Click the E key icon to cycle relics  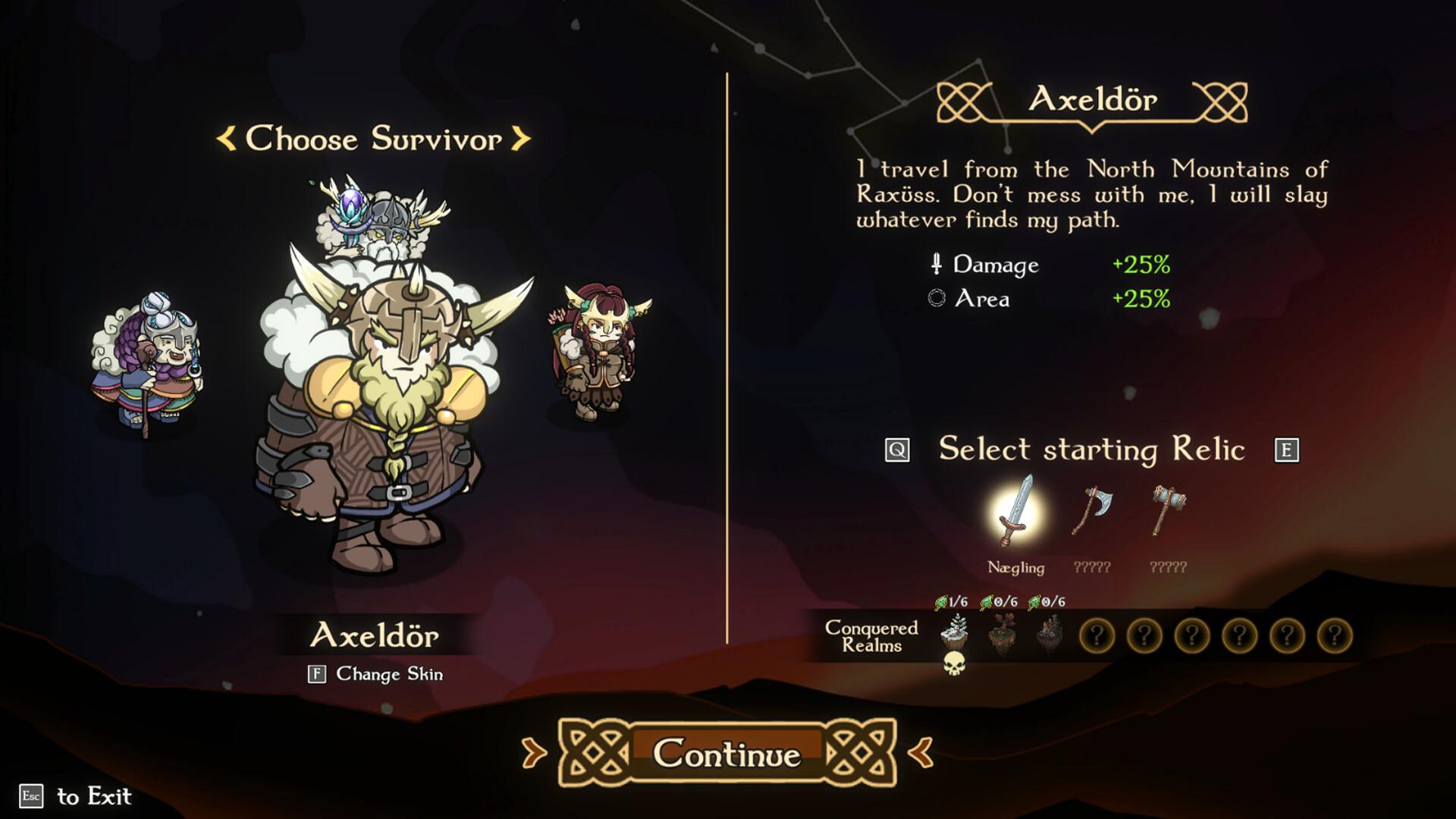(x=1287, y=449)
